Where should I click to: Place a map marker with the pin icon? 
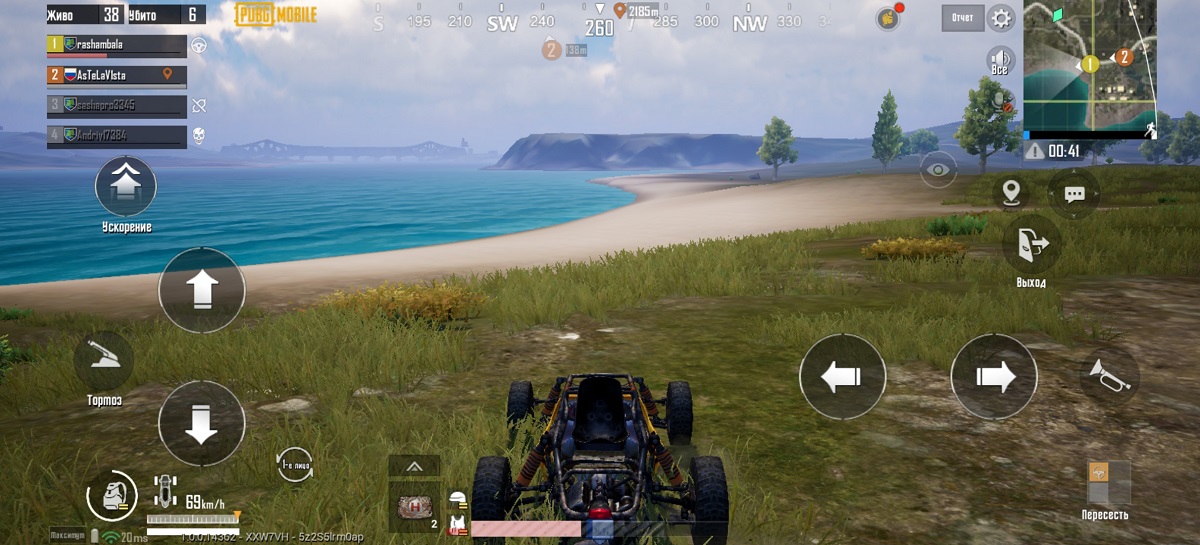(x=1011, y=192)
